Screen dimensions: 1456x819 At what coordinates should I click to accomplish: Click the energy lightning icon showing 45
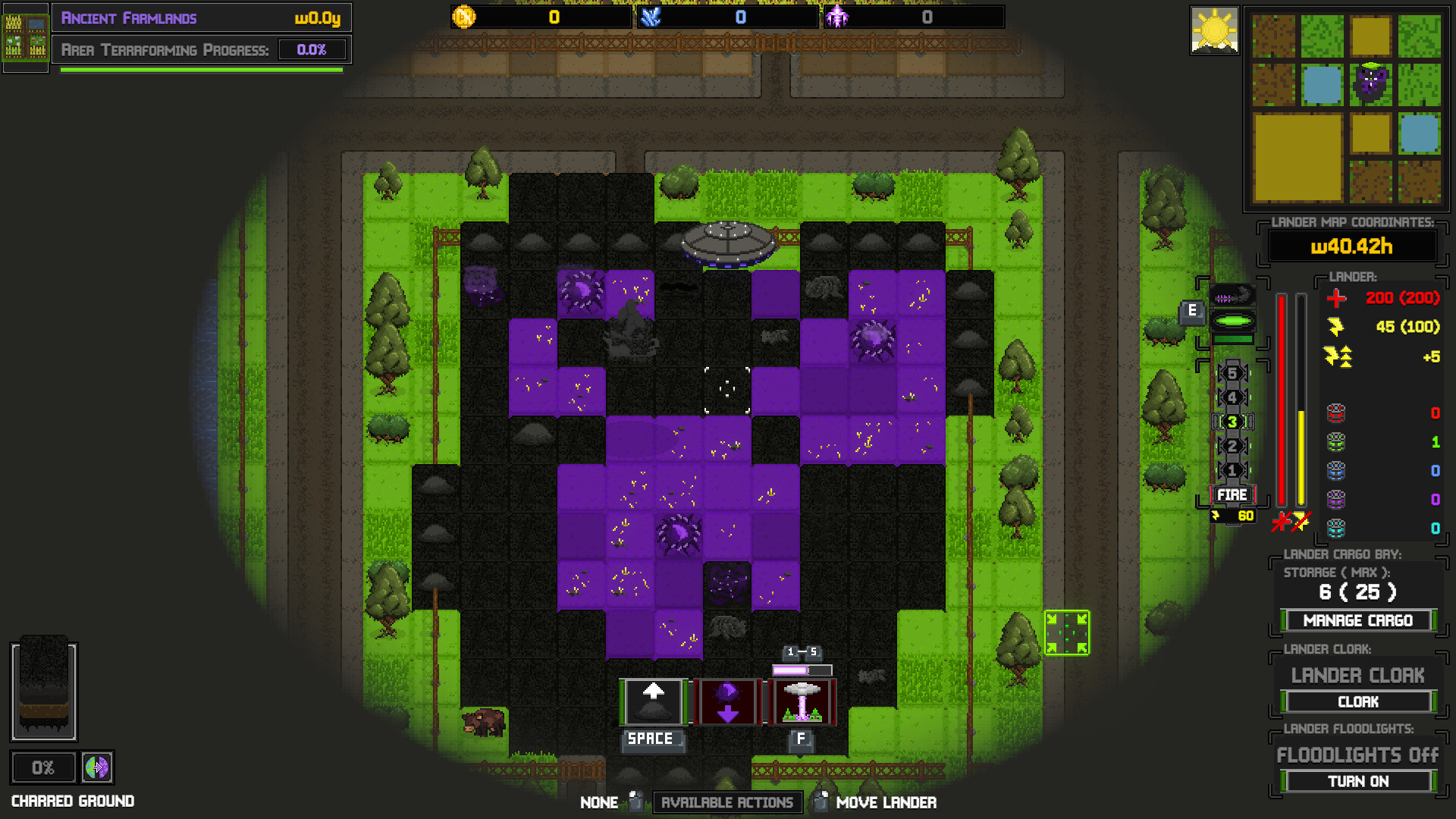point(1335,327)
